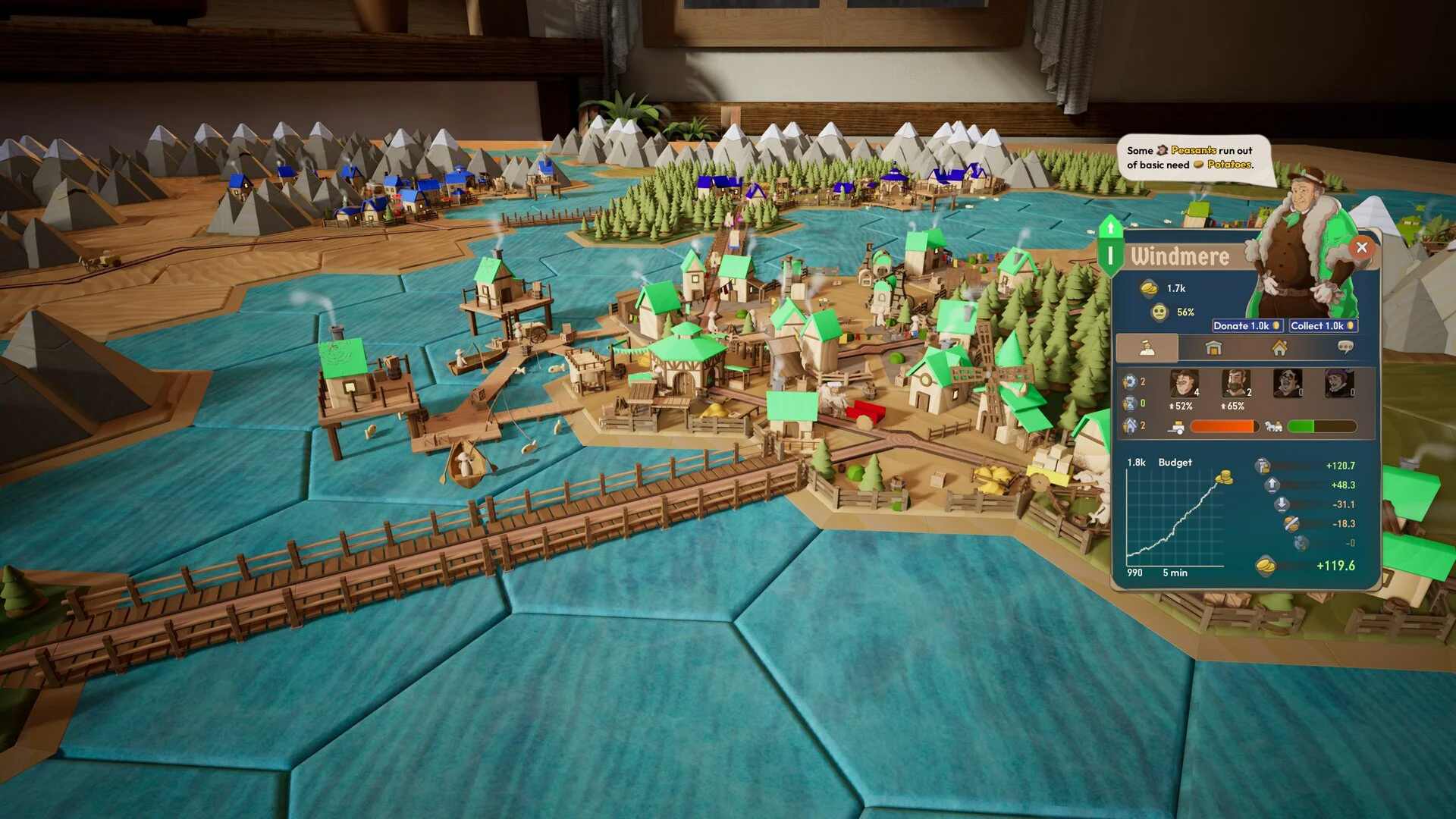
Task: Select the peasant portrait with hat
Action: [x=1183, y=384]
